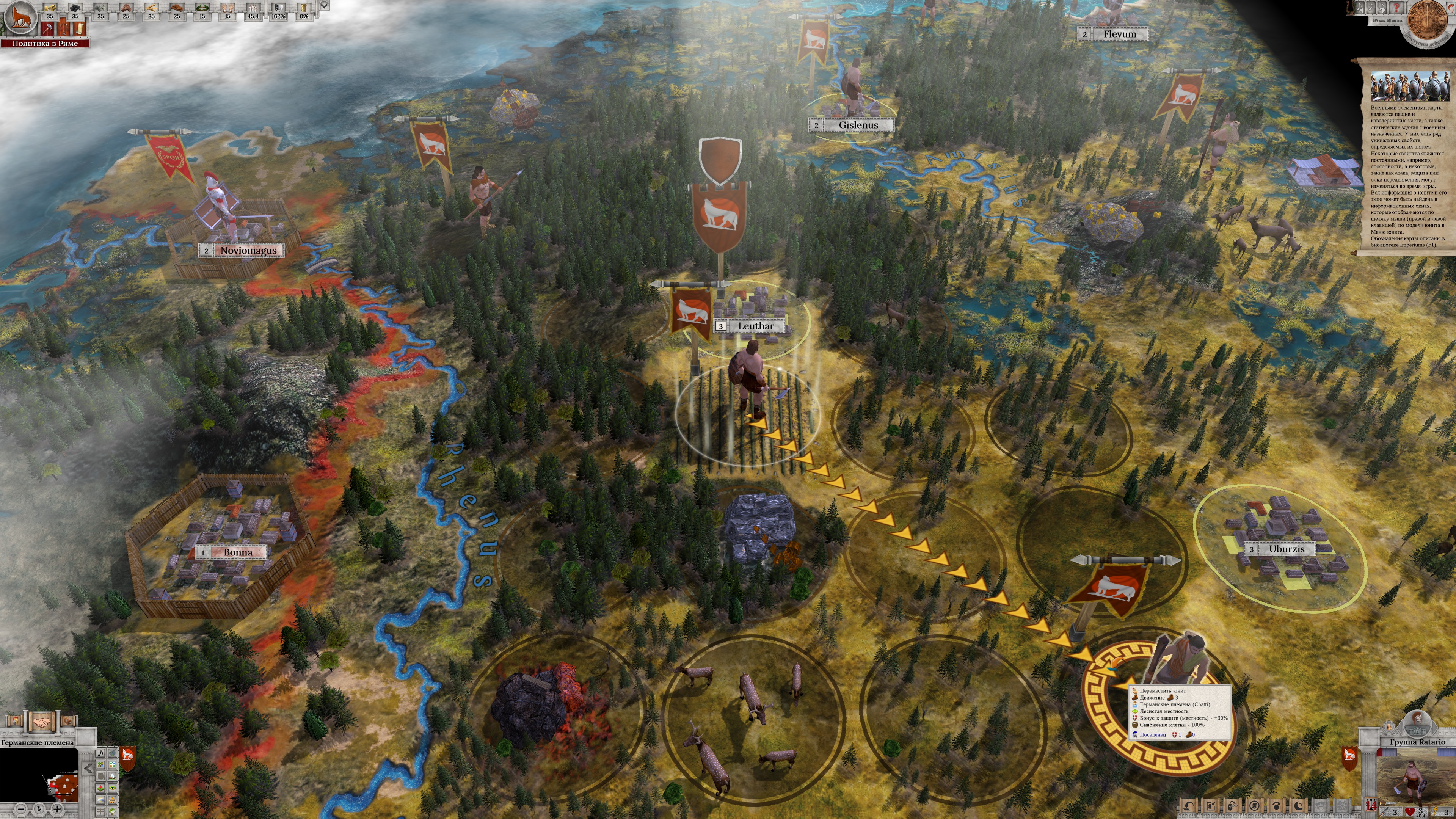Expand the resource bar dropdown arrow
Screen dimensions: 1456x819
(x=324, y=5)
